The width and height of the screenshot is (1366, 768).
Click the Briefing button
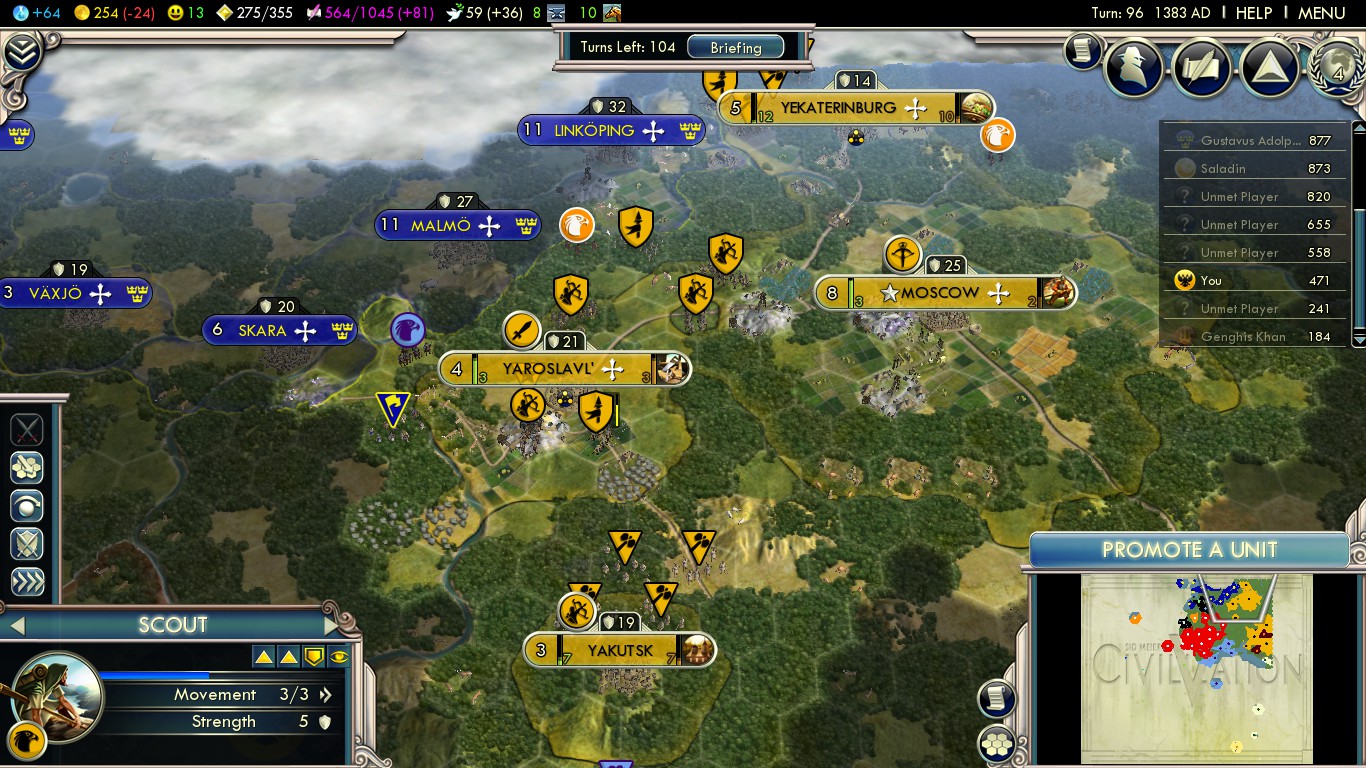click(735, 47)
